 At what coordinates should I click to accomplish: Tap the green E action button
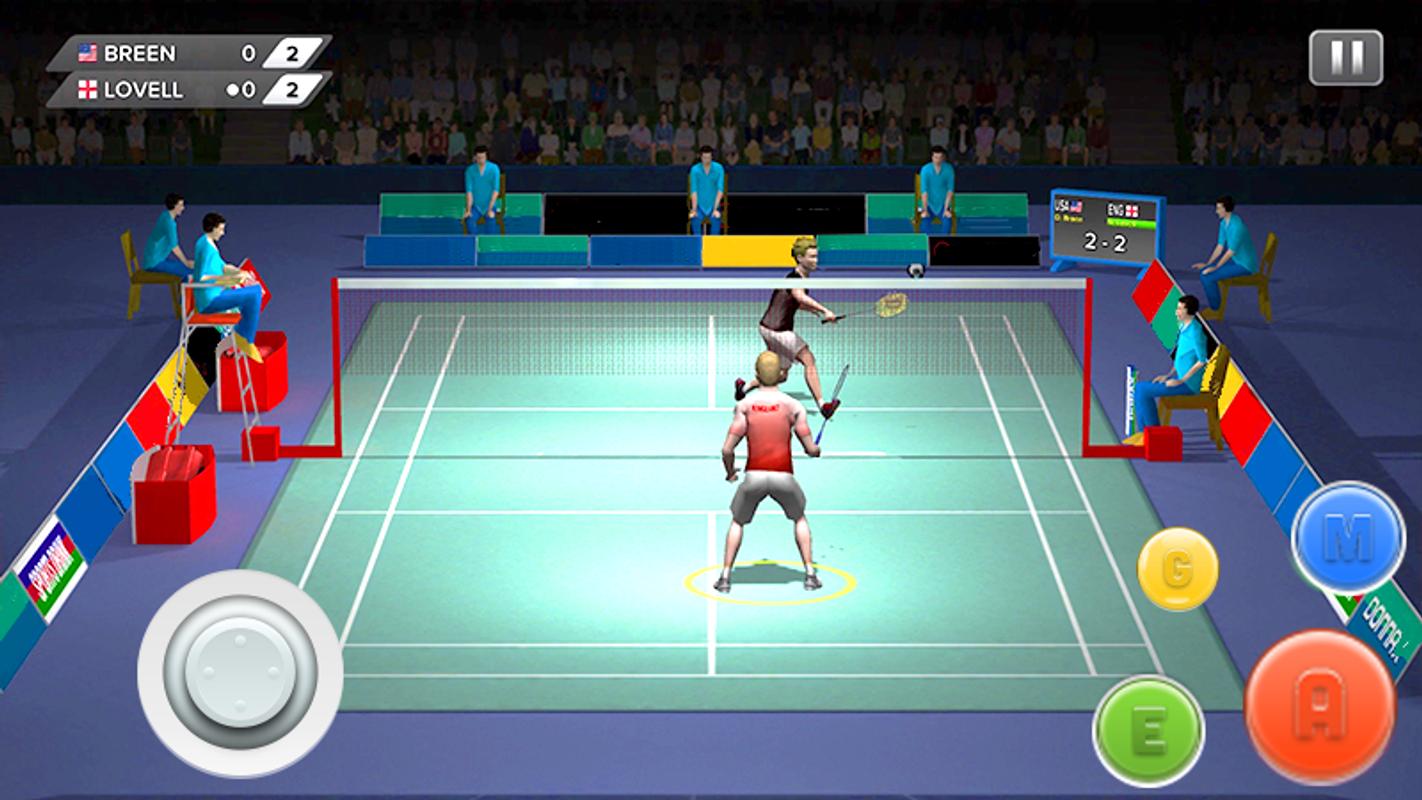click(1148, 730)
